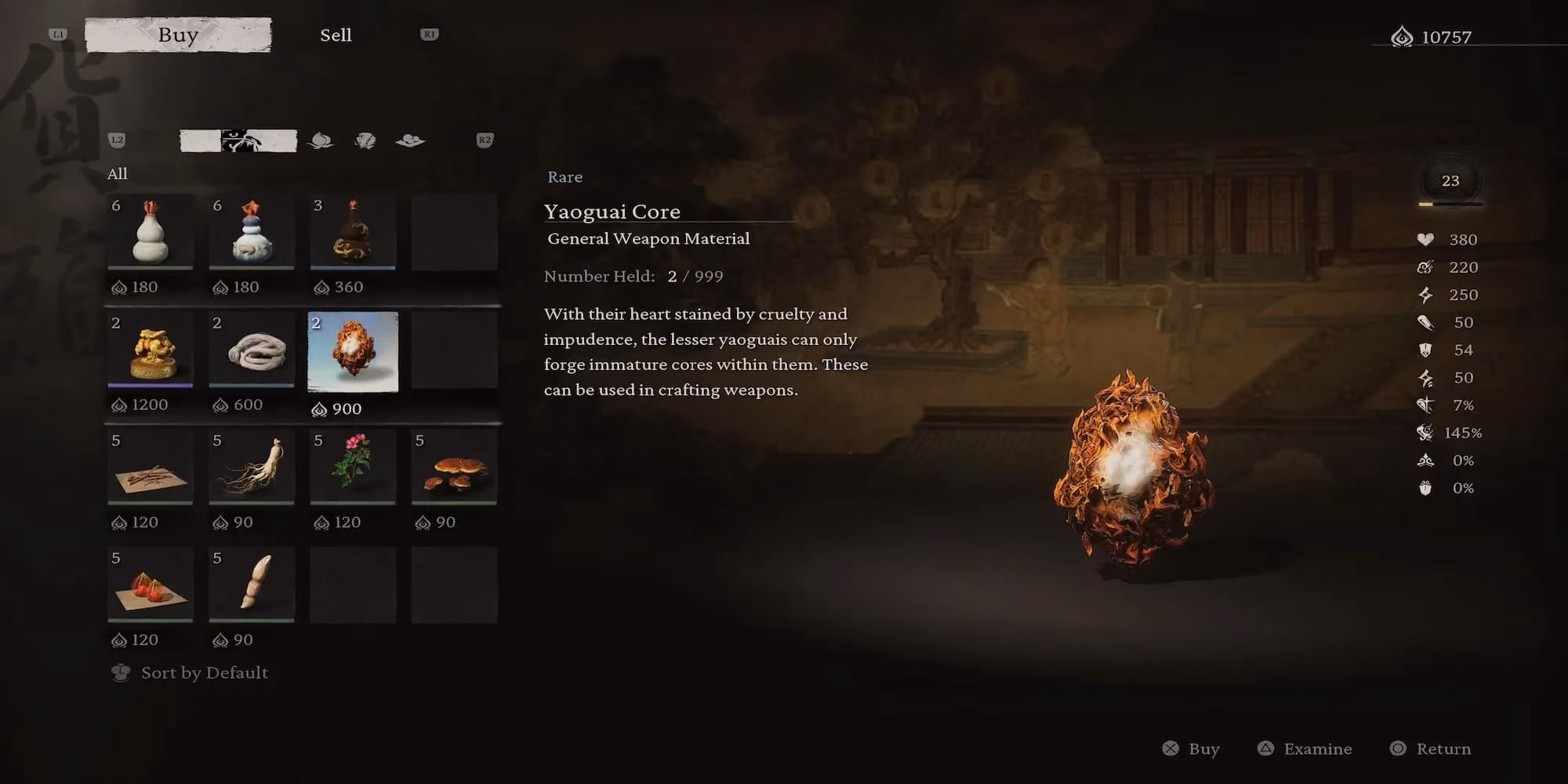The image size is (1568, 784).
Task: Open the peach category filter tab
Action: click(321, 141)
